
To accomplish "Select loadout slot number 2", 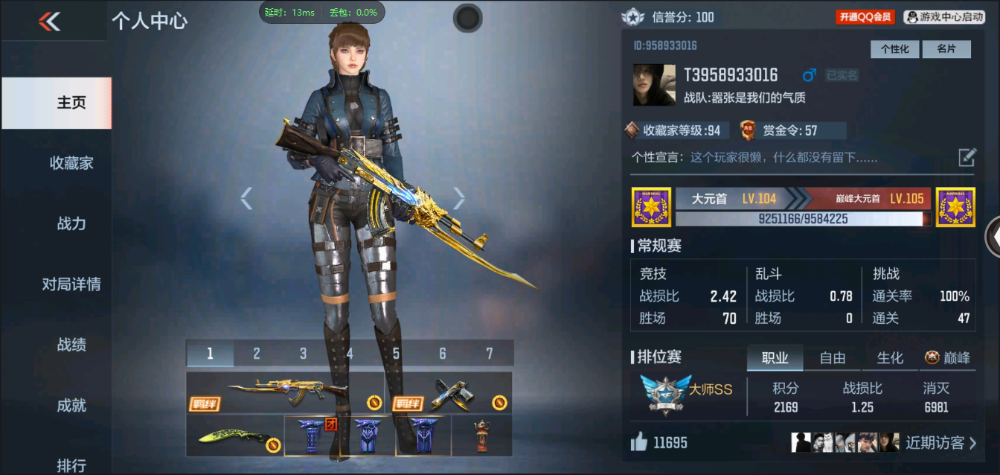I will coord(256,353).
